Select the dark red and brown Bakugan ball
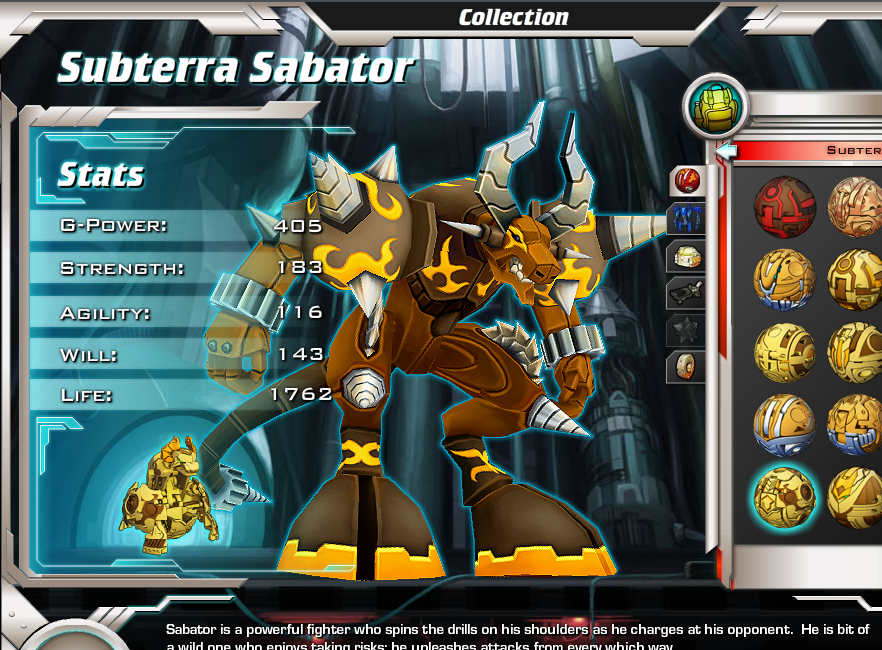Screen dimensions: 882x650 coord(784,207)
